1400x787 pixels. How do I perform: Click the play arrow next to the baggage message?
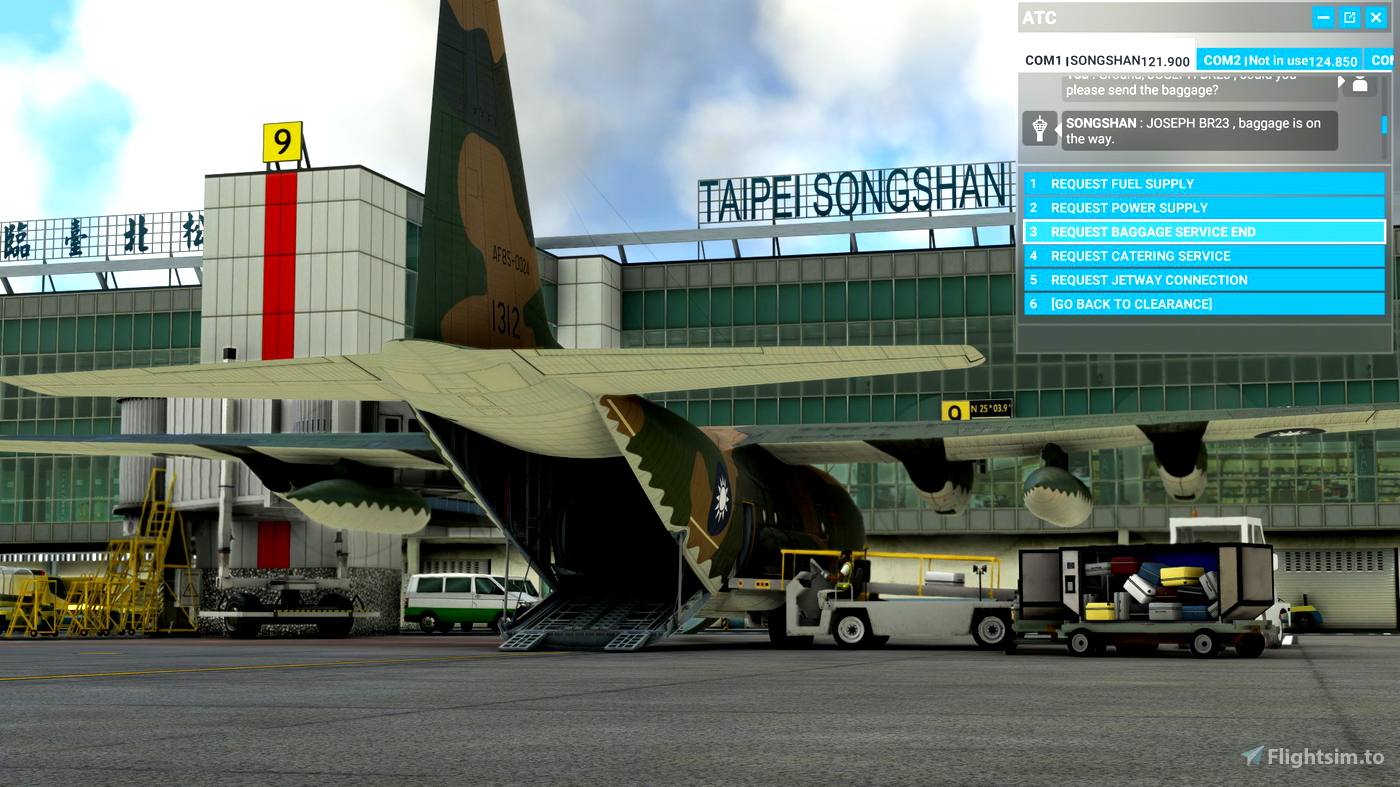pos(1340,80)
